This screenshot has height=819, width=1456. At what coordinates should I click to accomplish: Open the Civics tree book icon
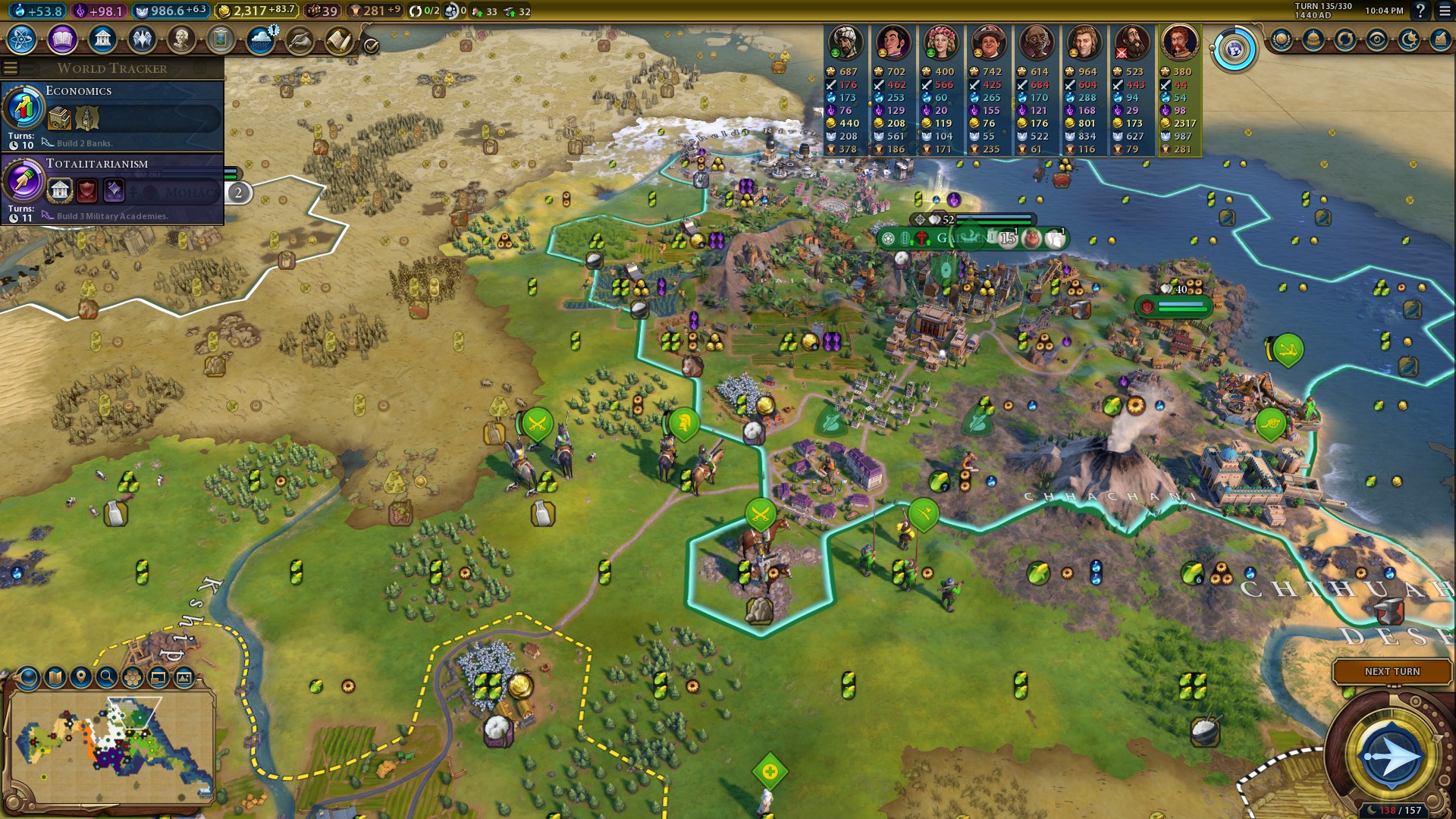[62, 39]
